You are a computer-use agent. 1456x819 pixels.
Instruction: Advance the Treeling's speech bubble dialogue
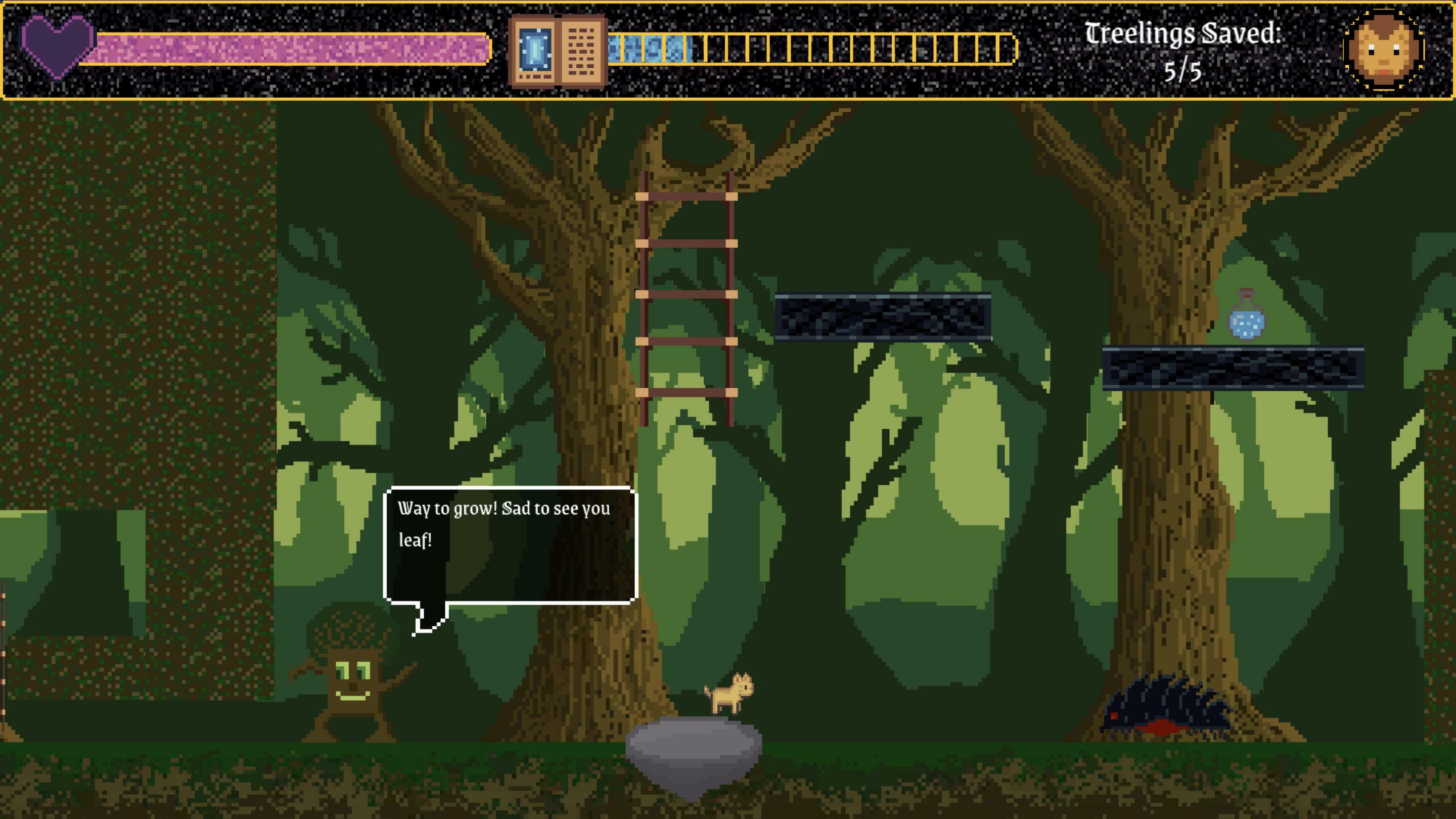tap(510, 545)
